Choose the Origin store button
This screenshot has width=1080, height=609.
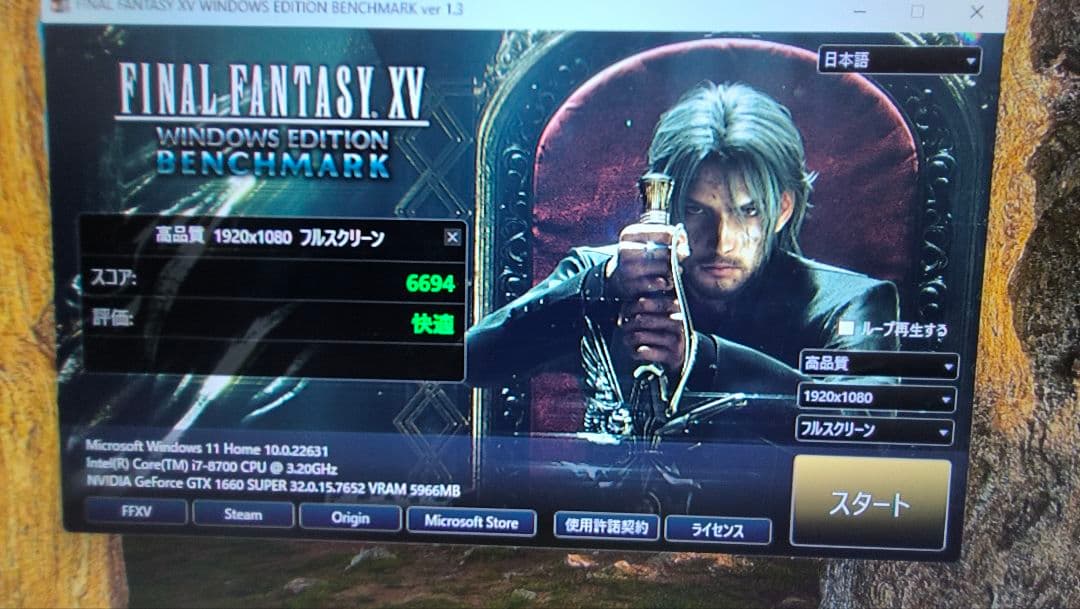tap(350, 518)
